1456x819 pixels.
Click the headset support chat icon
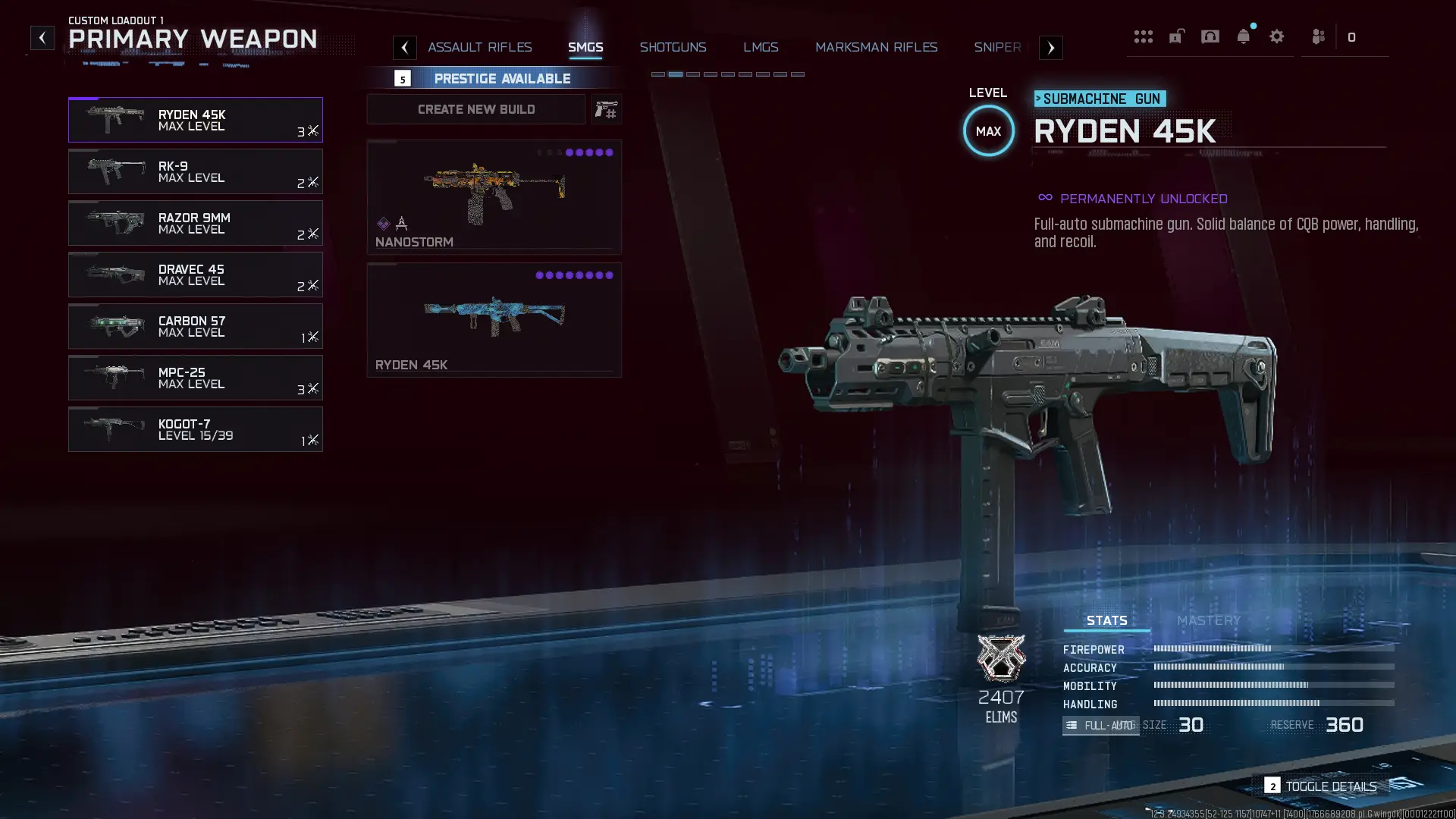(x=1210, y=36)
